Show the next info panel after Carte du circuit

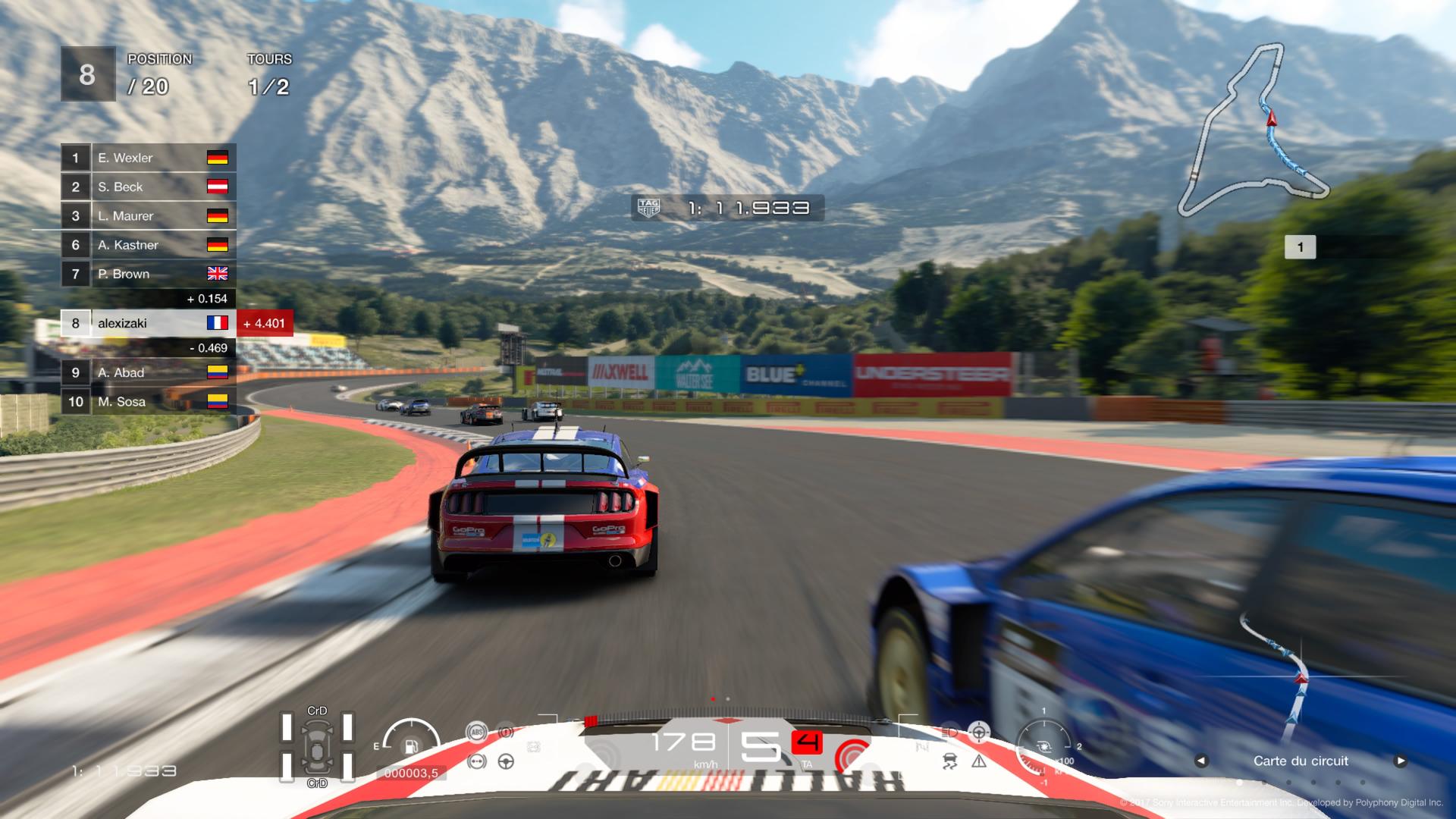point(1400,761)
